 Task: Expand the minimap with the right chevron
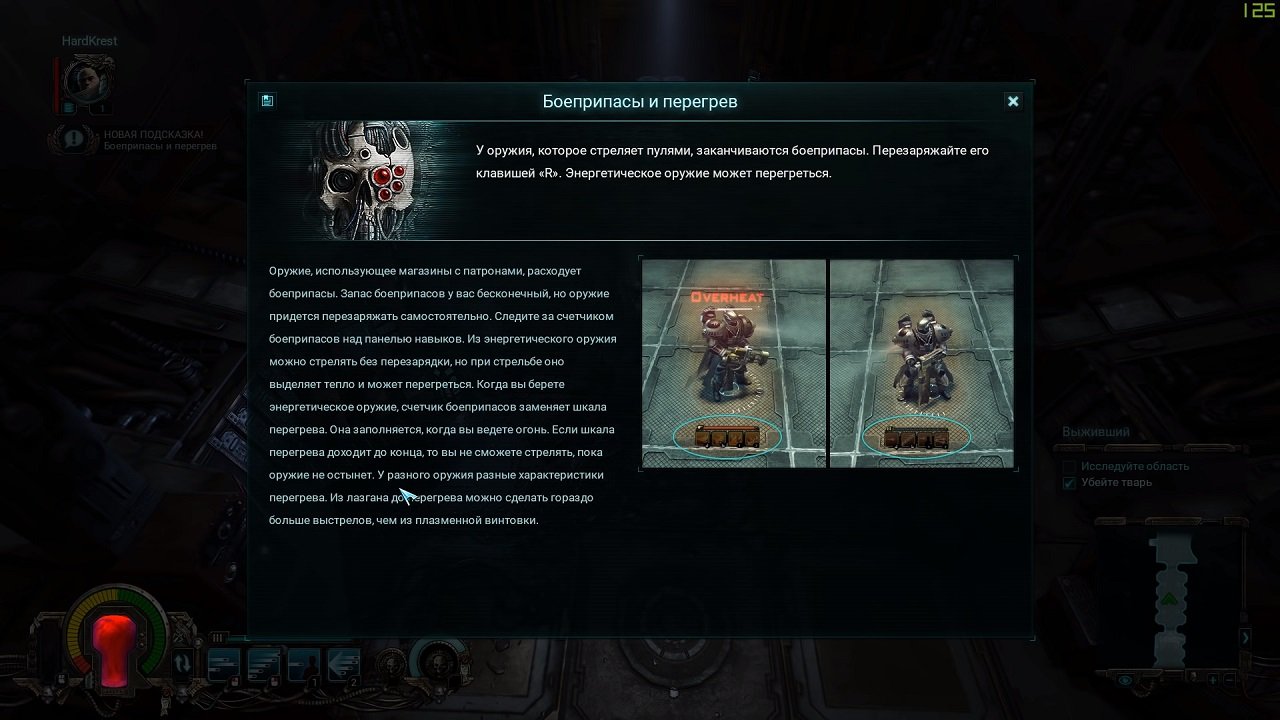[x=1246, y=637]
